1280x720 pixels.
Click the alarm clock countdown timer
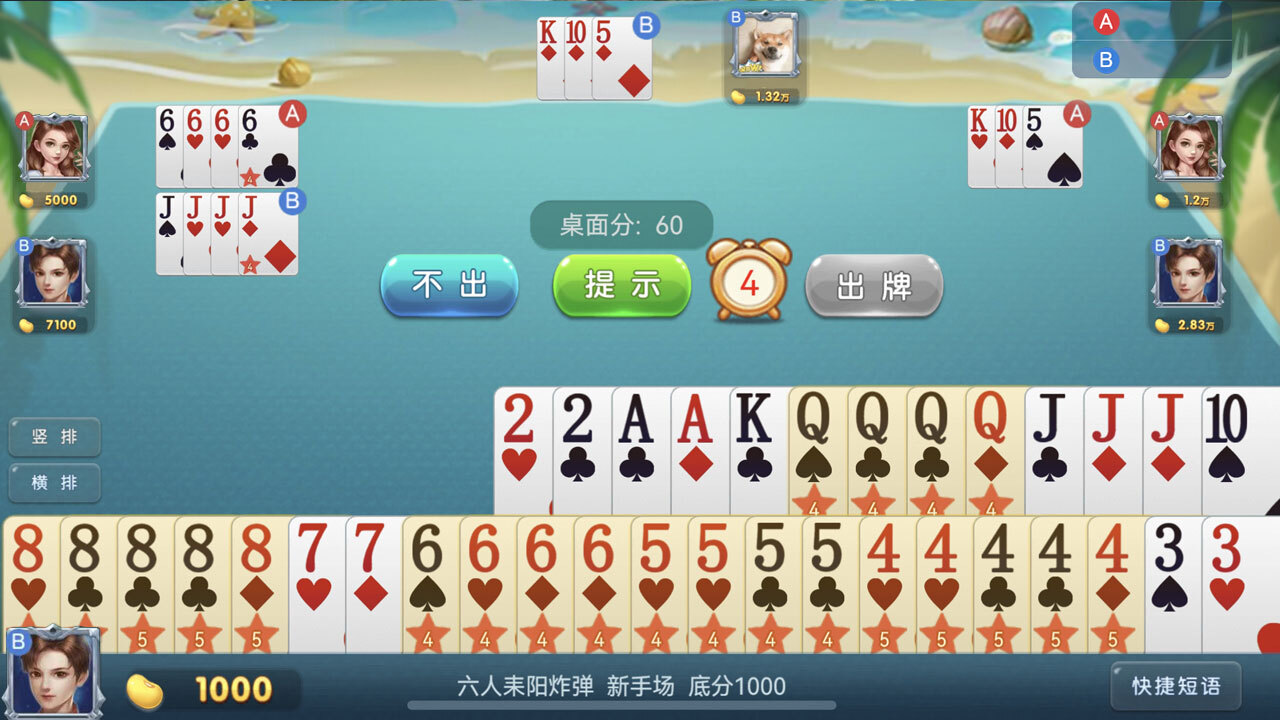749,285
